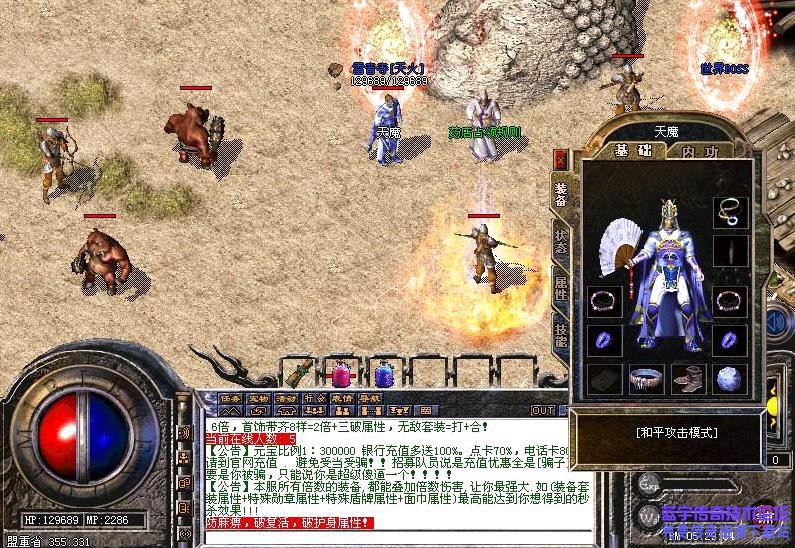The image size is (795, 548).
Task: Click the 活动 button above chat
Action: click(286, 399)
